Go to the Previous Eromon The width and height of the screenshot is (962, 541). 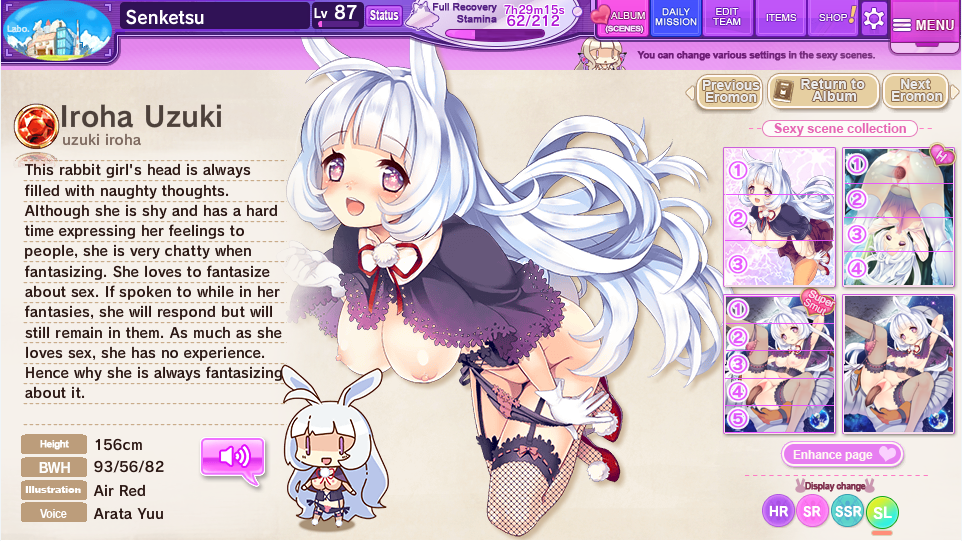[730, 91]
